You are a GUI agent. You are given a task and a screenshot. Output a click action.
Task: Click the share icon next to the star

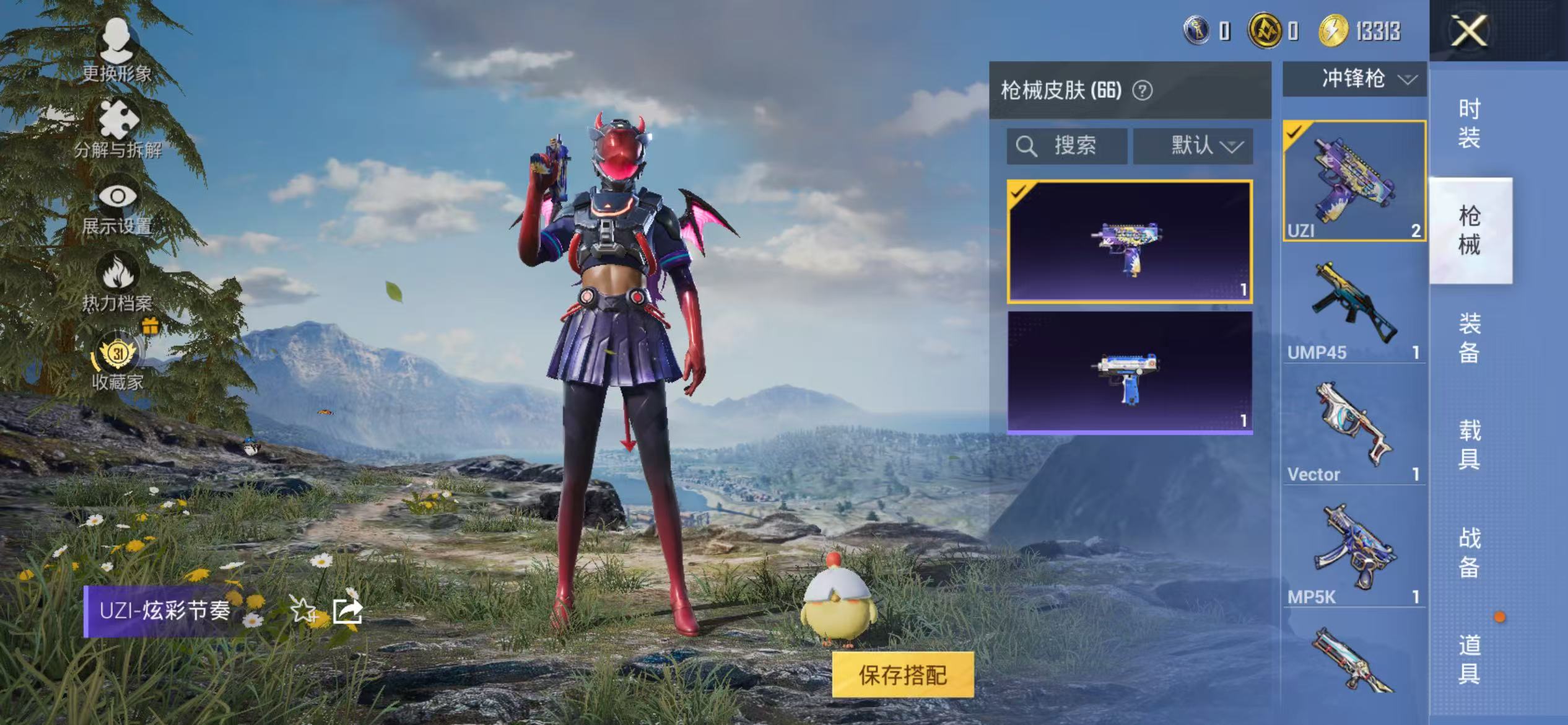[347, 611]
